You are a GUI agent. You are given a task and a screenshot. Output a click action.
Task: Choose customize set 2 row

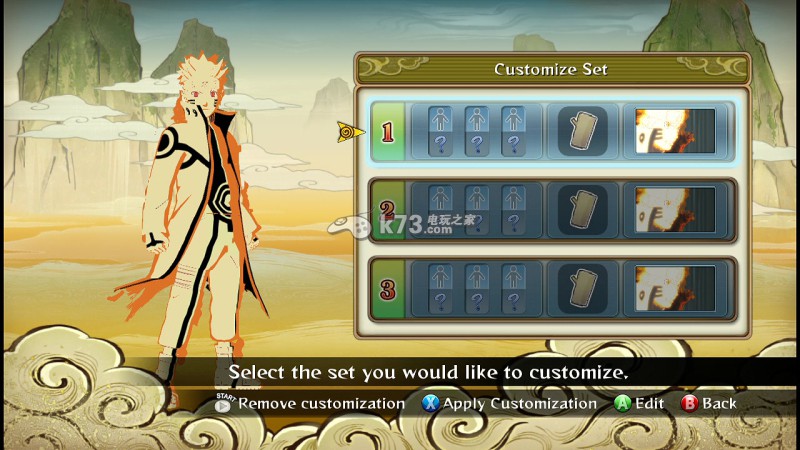pos(388,210)
